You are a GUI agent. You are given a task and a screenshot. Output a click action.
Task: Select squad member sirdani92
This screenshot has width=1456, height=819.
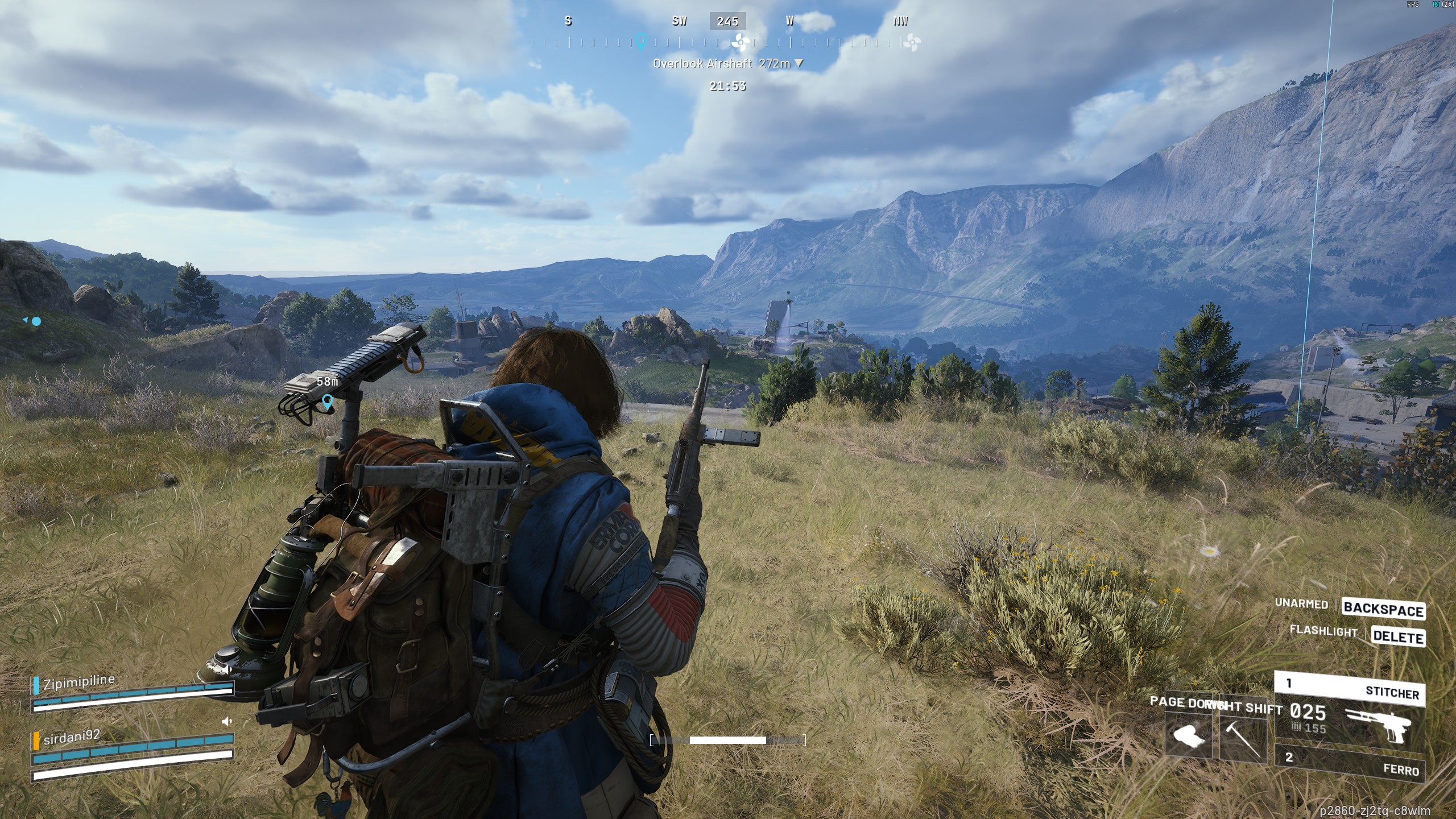[72, 737]
